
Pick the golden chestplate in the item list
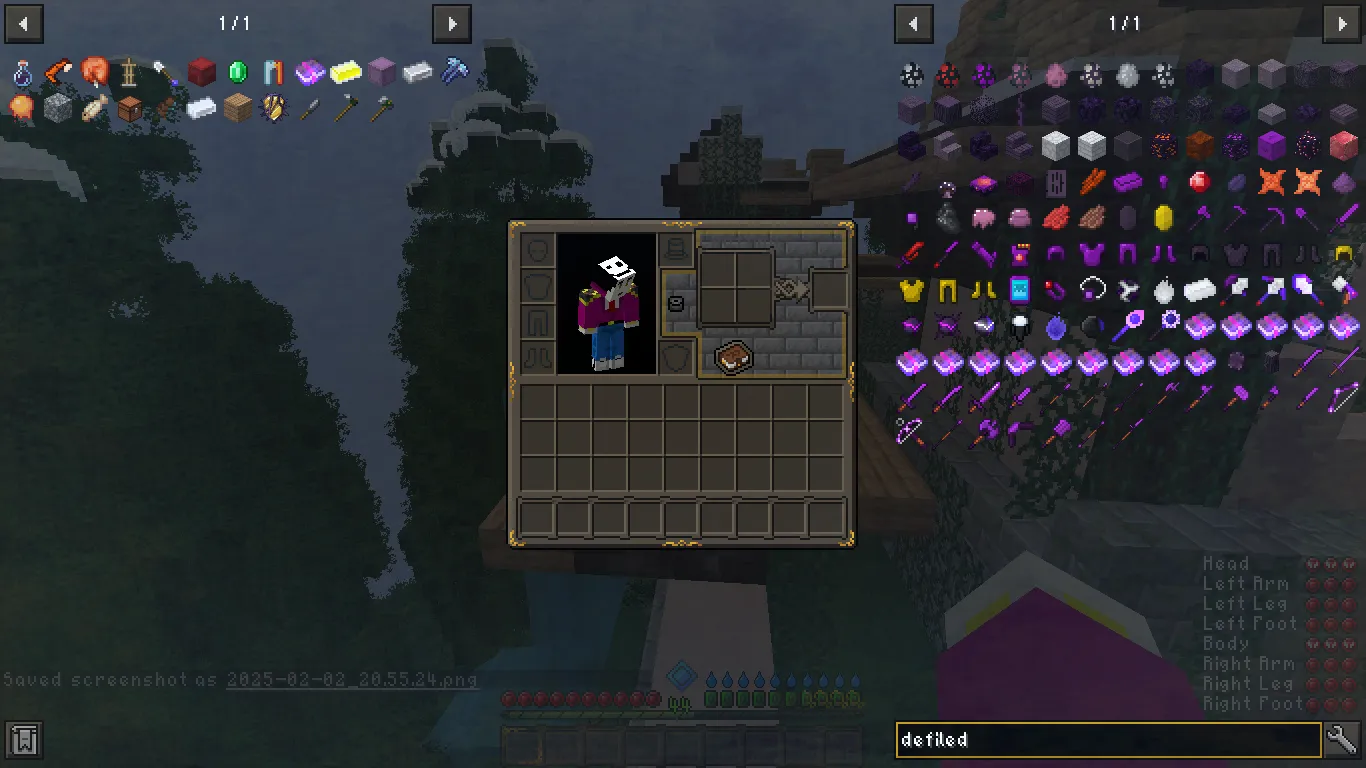910,289
